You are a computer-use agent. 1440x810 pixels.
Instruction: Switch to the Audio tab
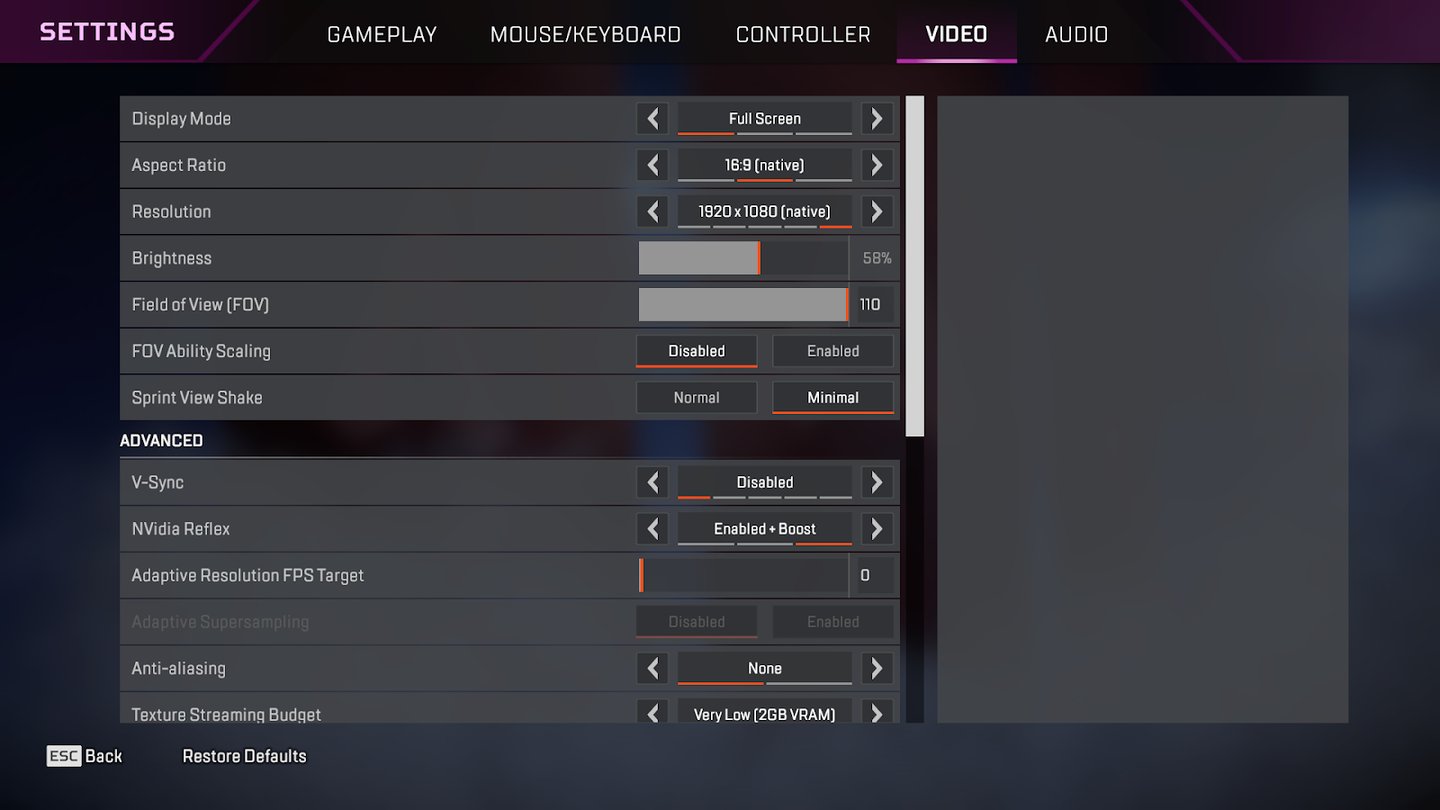pyautogui.click(x=1076, y=33)
